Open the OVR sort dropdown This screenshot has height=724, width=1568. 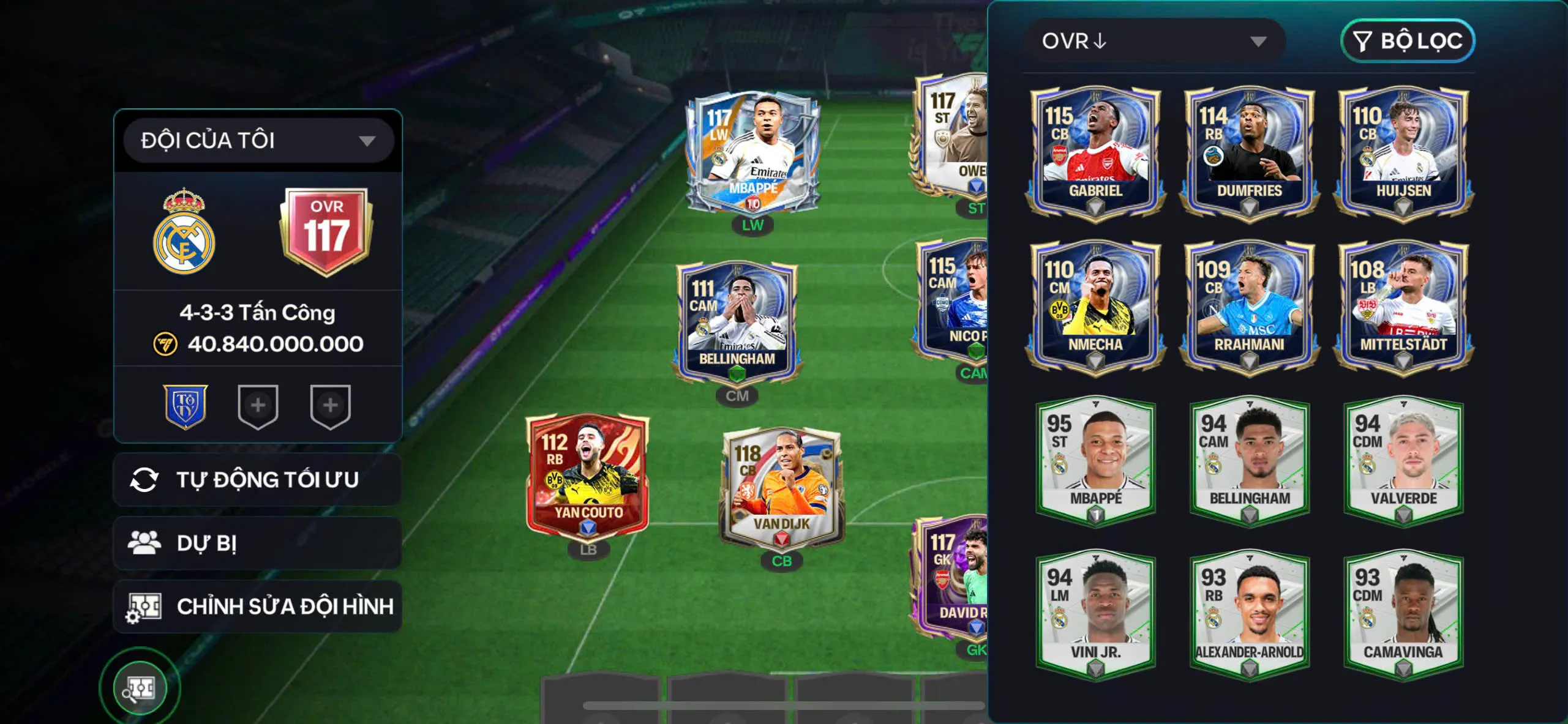pos(1154,41)
